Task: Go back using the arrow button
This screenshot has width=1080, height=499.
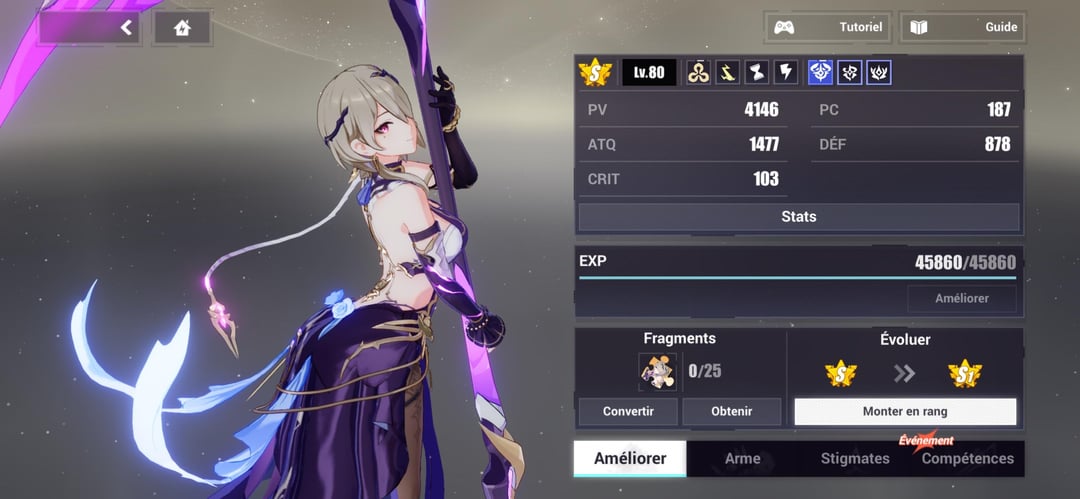Action: tap(126, 28)
